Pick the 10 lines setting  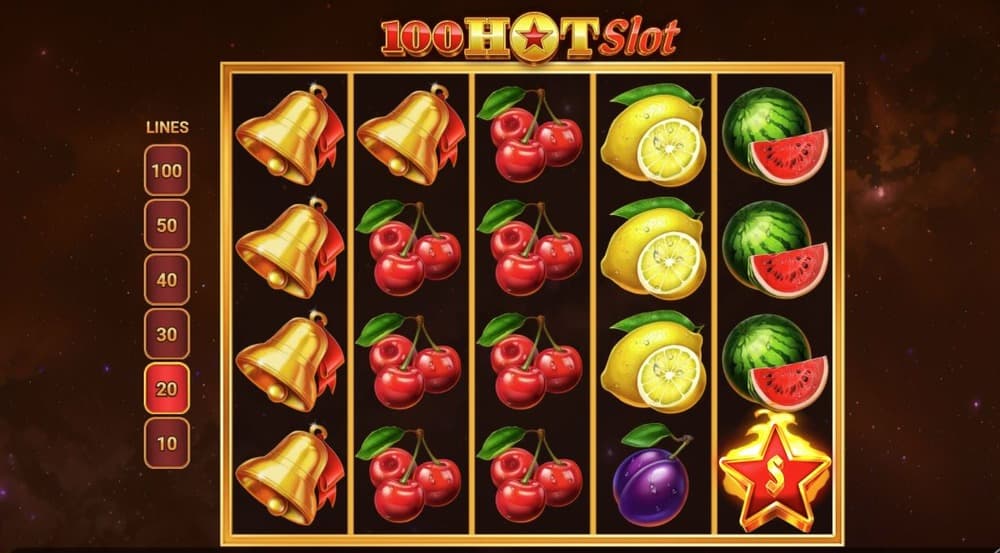click(x=167, y=443)
